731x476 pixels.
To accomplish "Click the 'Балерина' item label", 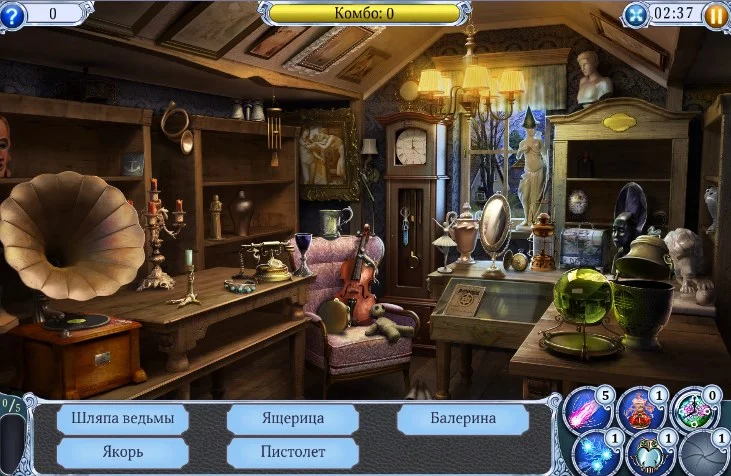I will 462,418.
